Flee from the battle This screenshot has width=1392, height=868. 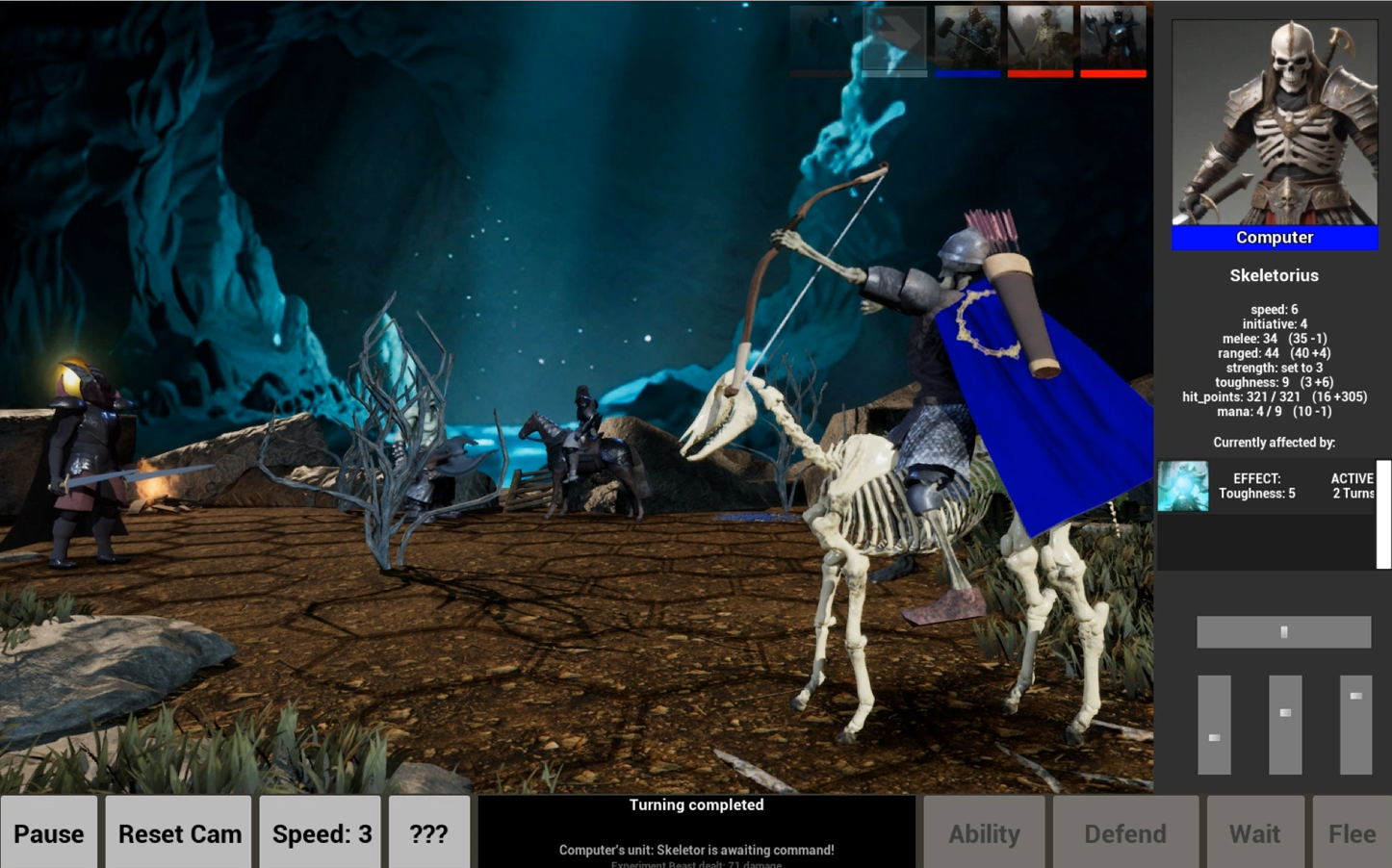click(1352, 832)
